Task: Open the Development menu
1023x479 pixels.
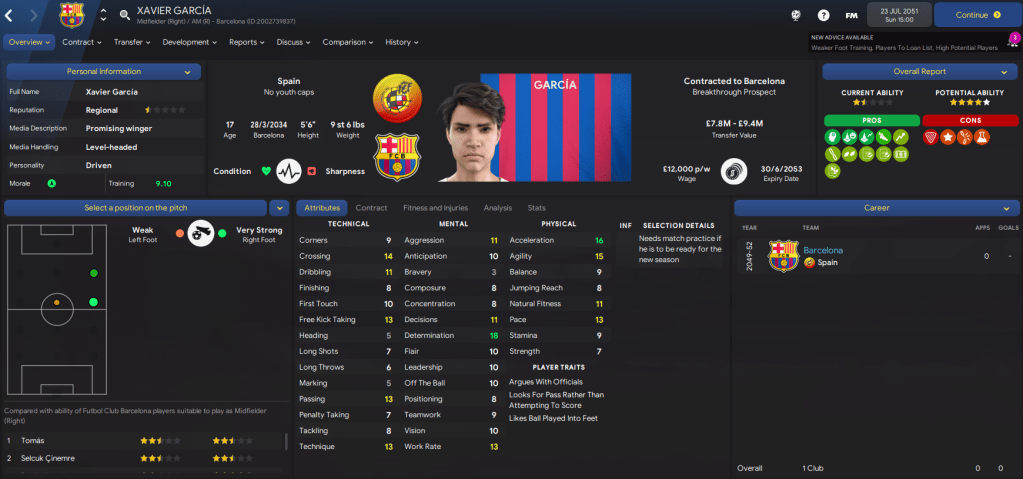Action: (x=189, y=42)
